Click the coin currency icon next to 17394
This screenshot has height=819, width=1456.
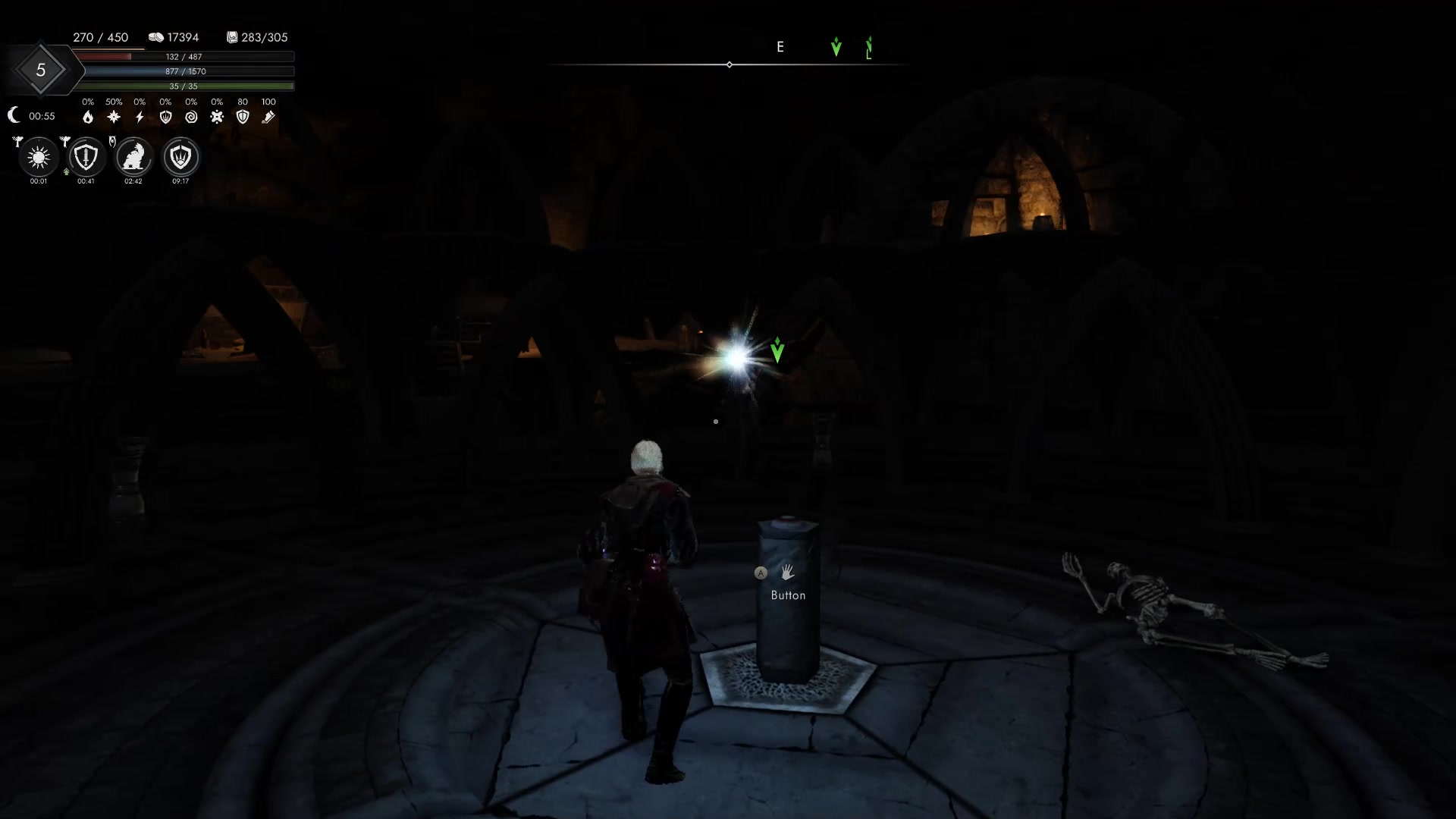pyautogui.click(x=156, y=37)
